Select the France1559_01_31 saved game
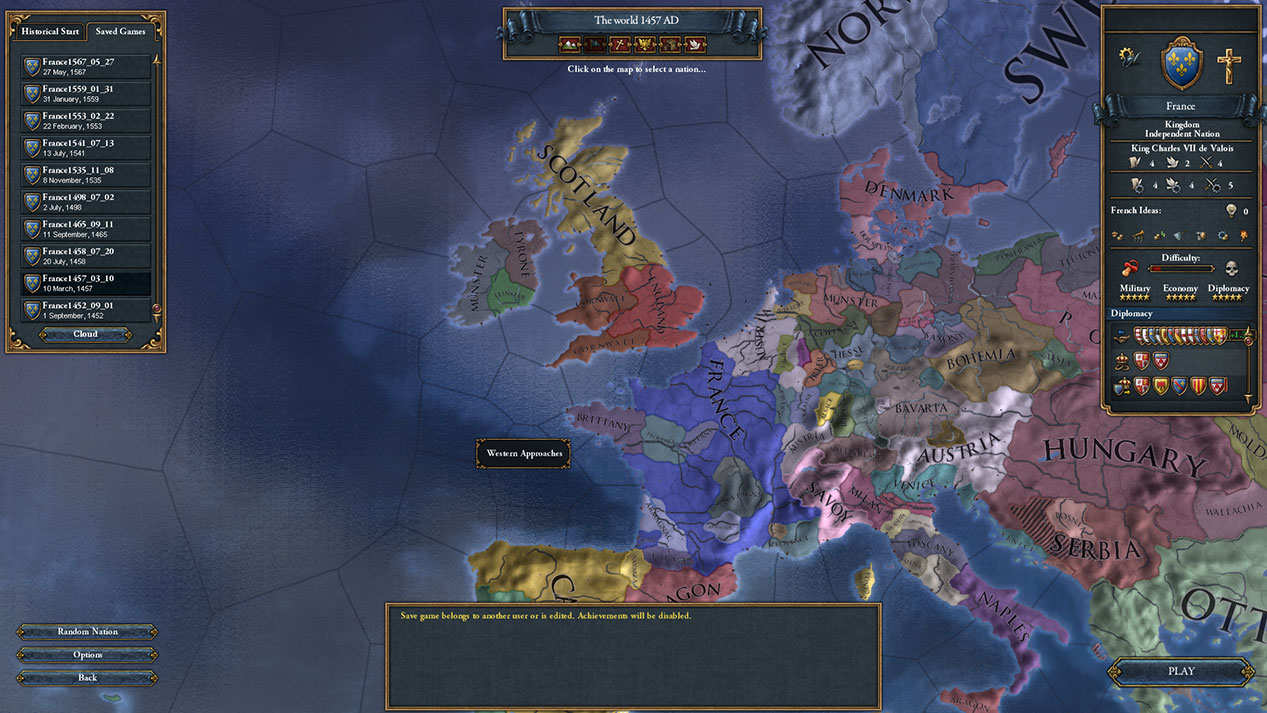 pos(86,93)
